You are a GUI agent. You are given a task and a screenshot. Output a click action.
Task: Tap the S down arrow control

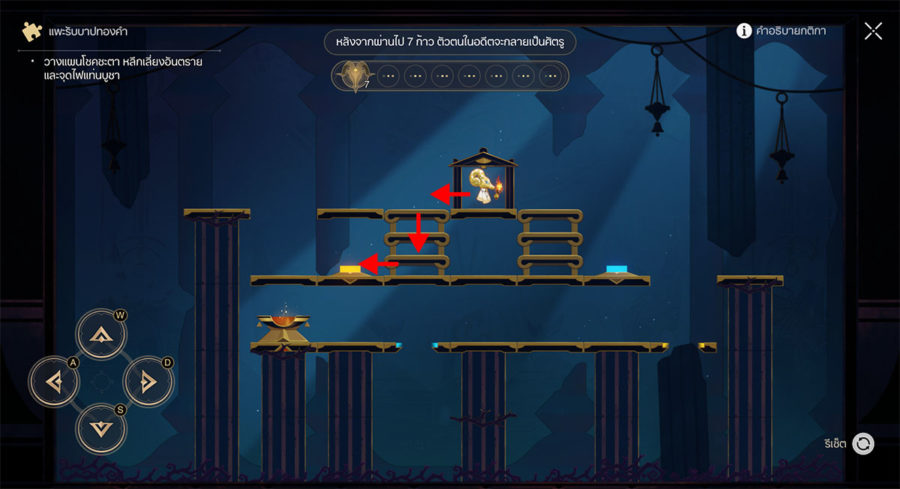tap(101, 427)
